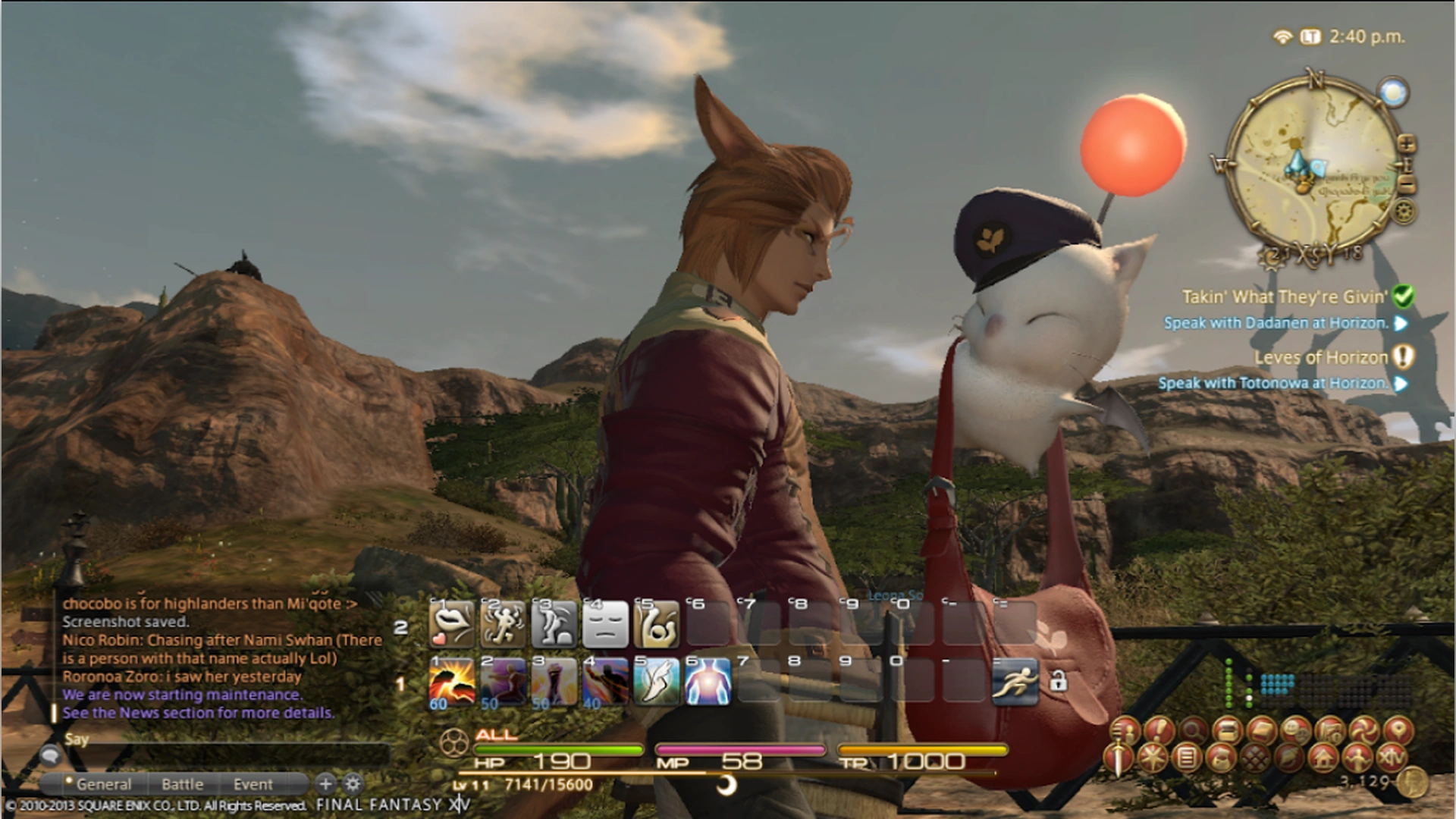Toggle the hotbar padlock icon

click(x=1058, y=680)
